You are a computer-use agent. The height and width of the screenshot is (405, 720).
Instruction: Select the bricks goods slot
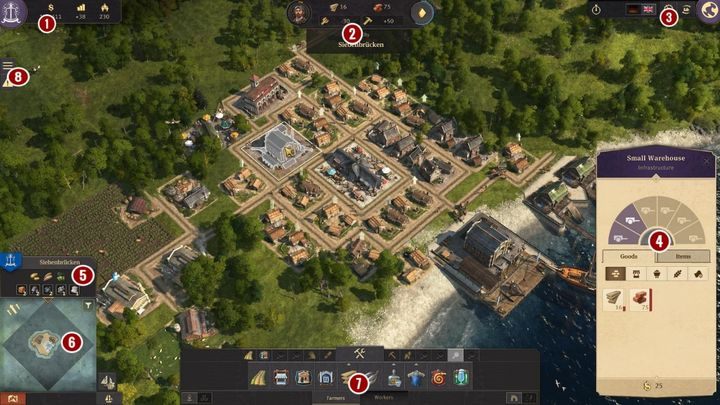[638, 298]
